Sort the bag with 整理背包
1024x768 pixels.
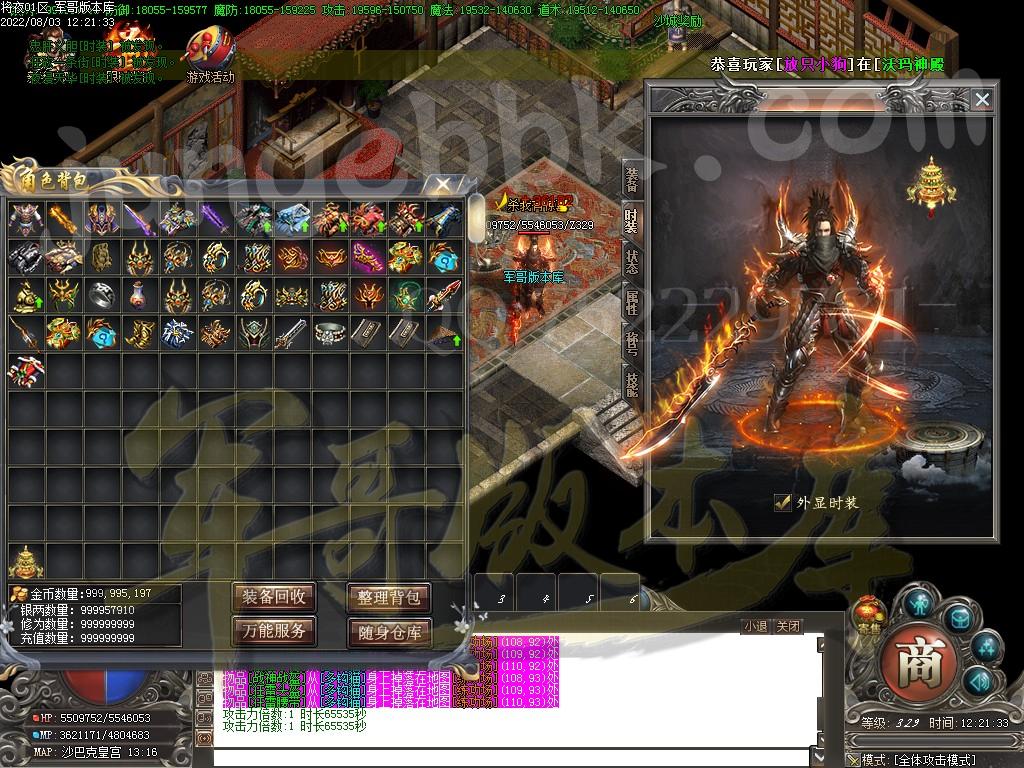[x=389, y=598]
